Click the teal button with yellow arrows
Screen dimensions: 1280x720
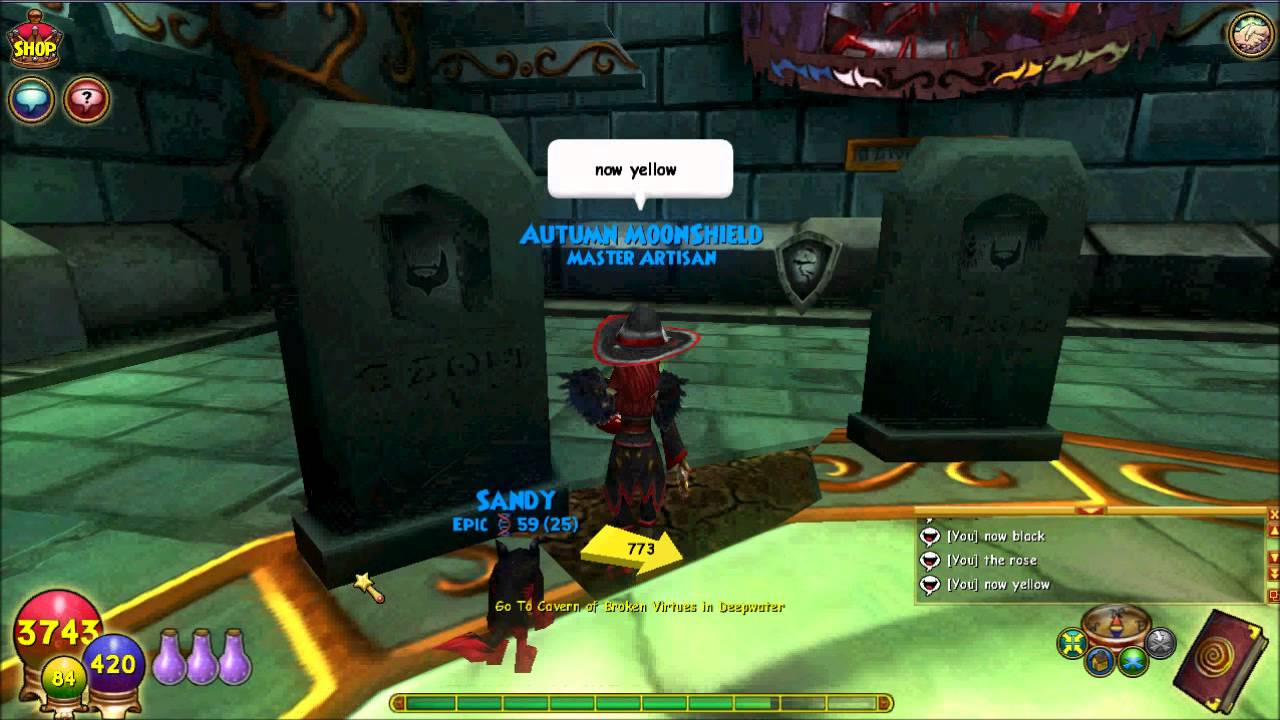(x=1073, y=645)
